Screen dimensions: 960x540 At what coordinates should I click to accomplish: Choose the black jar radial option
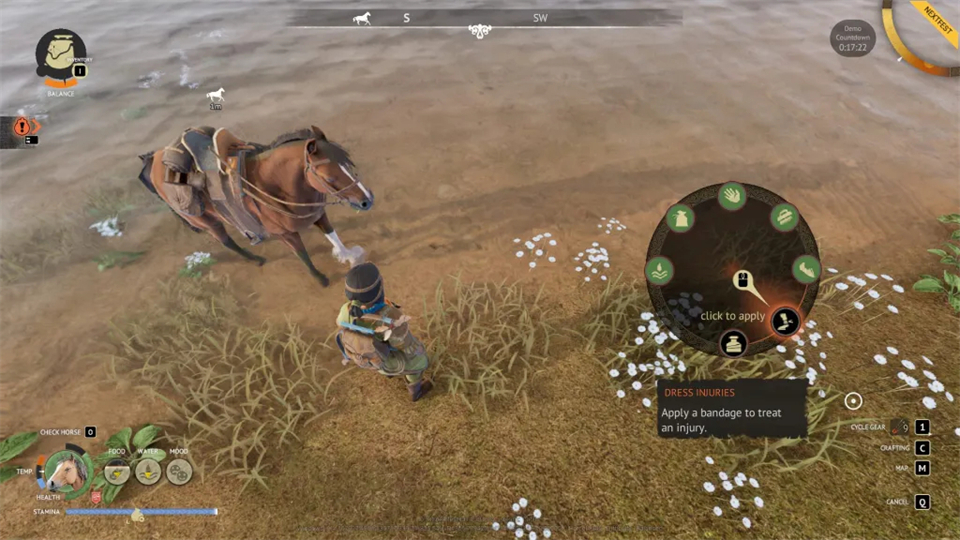coord(733,344)
